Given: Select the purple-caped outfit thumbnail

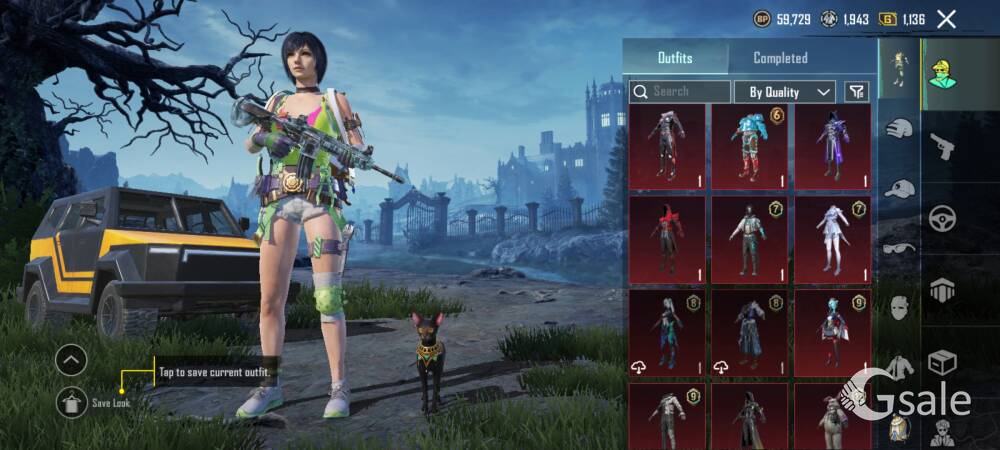Looking at the screenshot, I should pyautogui.click(x=832, y=146).
